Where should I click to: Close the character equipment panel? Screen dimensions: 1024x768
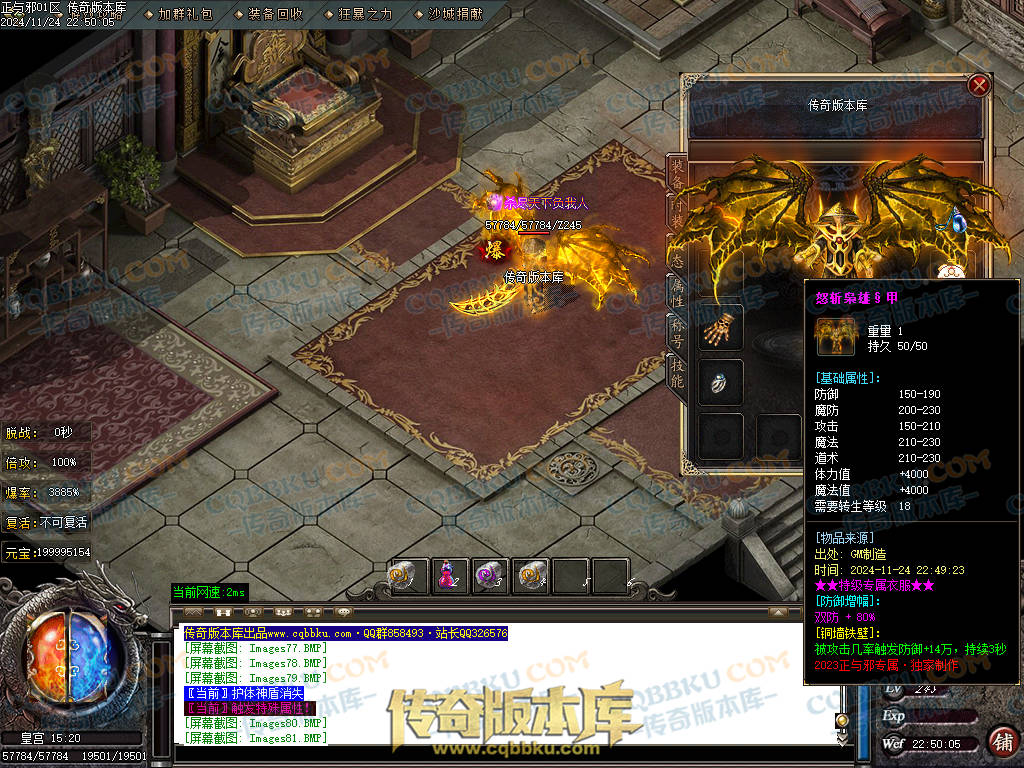point(979,86)
